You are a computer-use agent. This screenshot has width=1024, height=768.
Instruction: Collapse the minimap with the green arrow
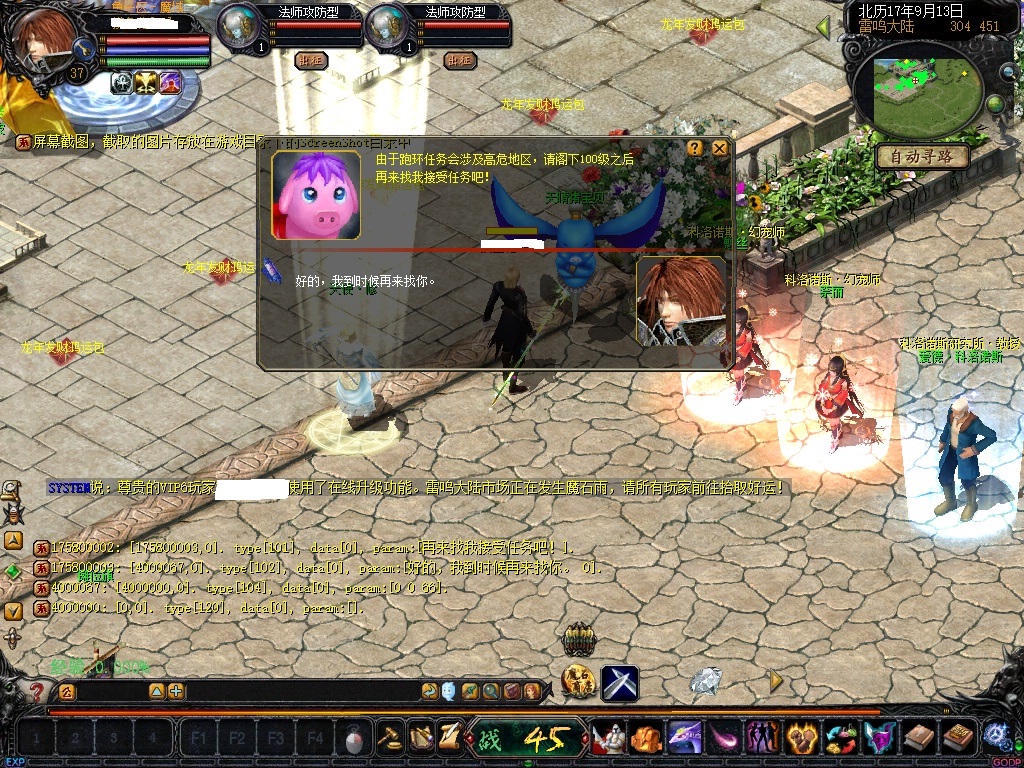click(x=824, y=26)
